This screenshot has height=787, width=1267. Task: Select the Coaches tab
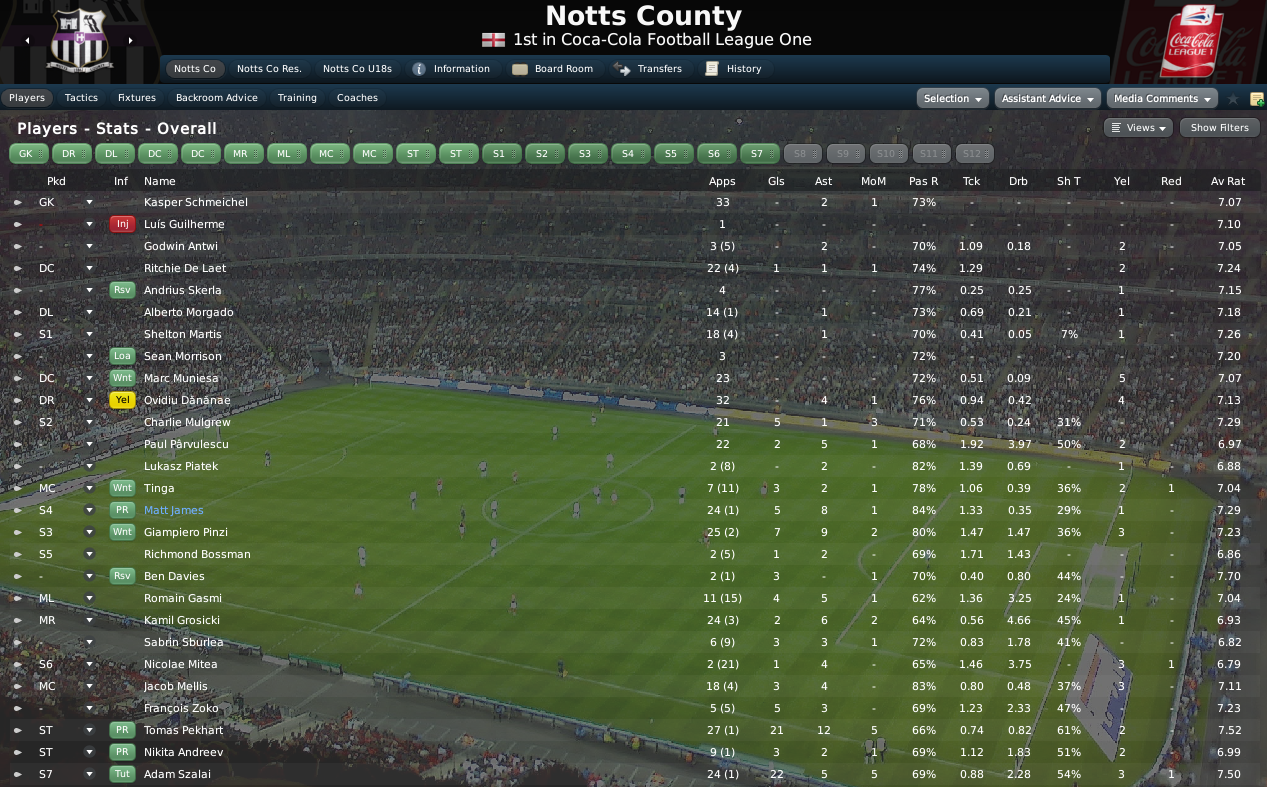pyautogui.click(x=357, y=98)
